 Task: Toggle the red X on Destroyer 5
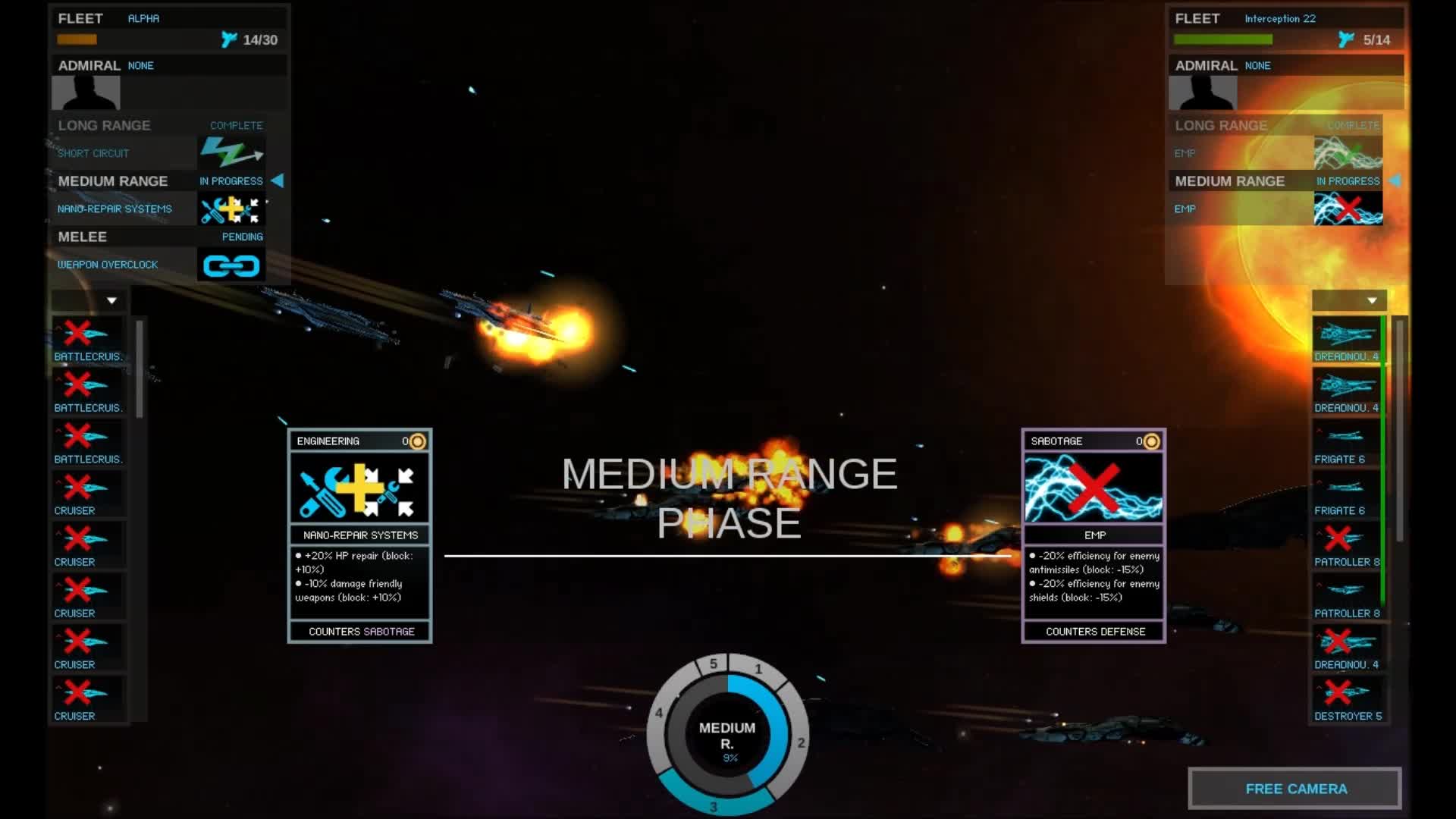coord(1342,692)
